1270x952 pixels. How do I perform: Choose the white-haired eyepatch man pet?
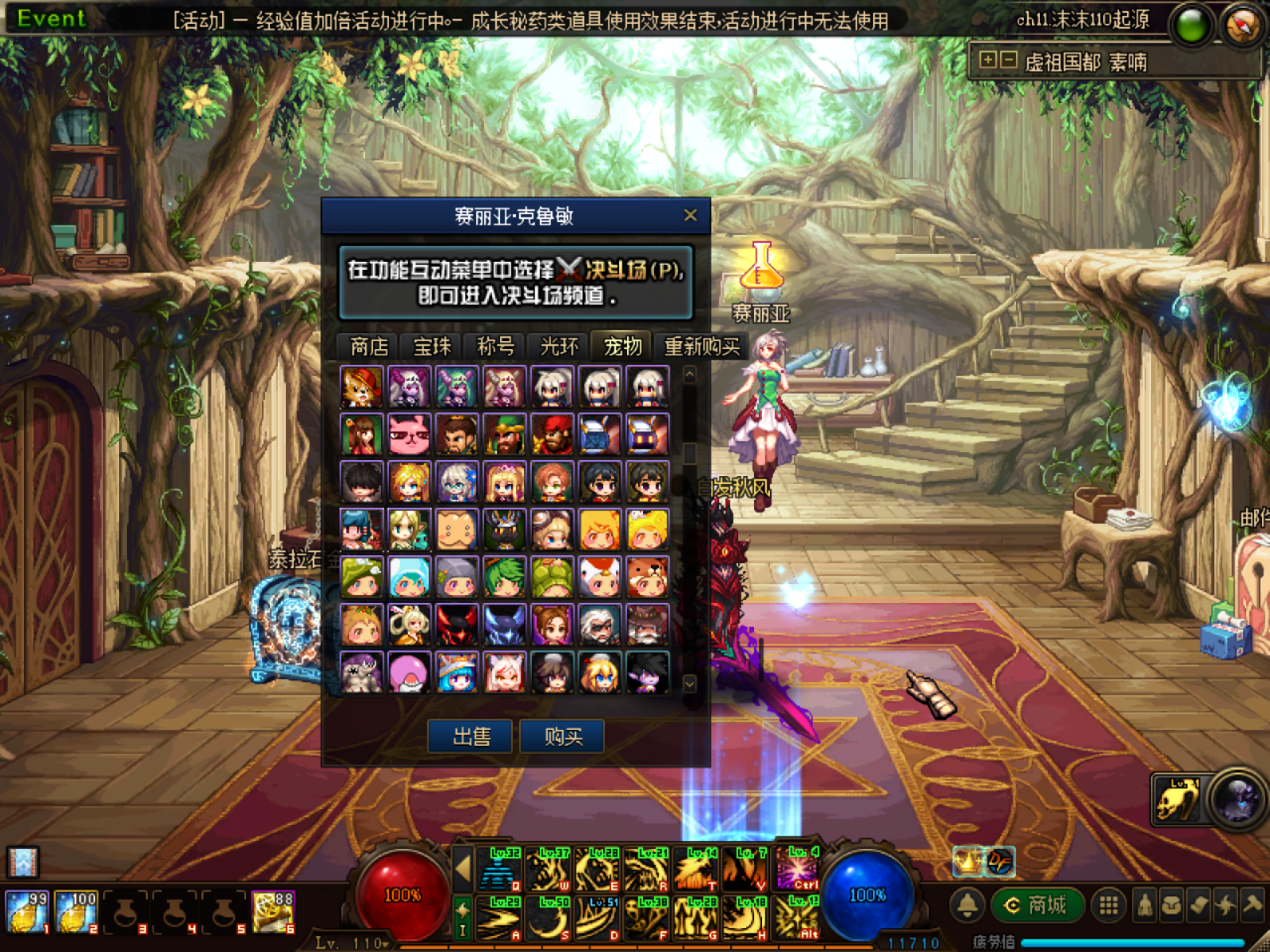point(600,625)
